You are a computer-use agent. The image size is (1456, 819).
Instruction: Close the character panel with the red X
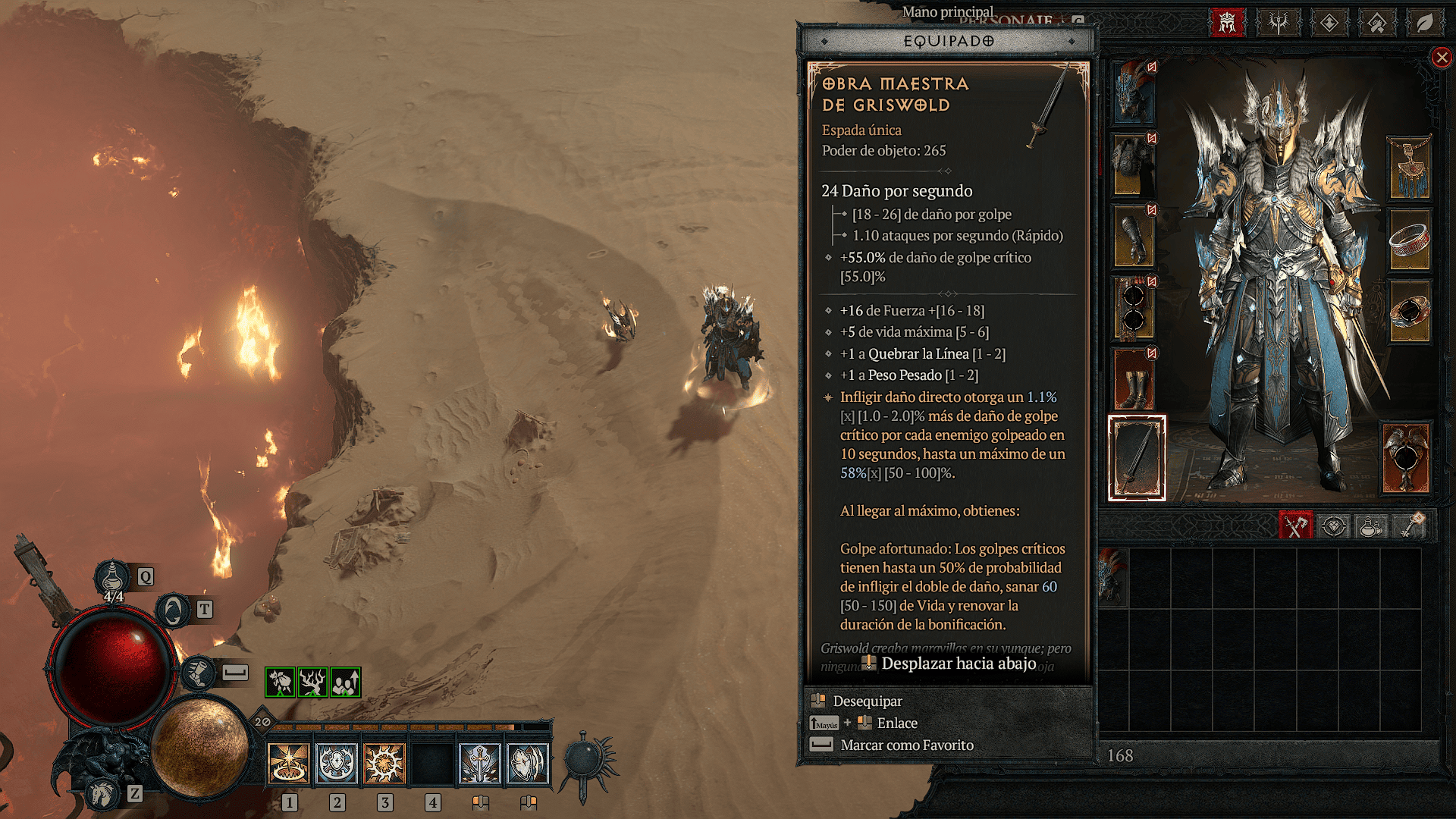tap(1442, 58)
